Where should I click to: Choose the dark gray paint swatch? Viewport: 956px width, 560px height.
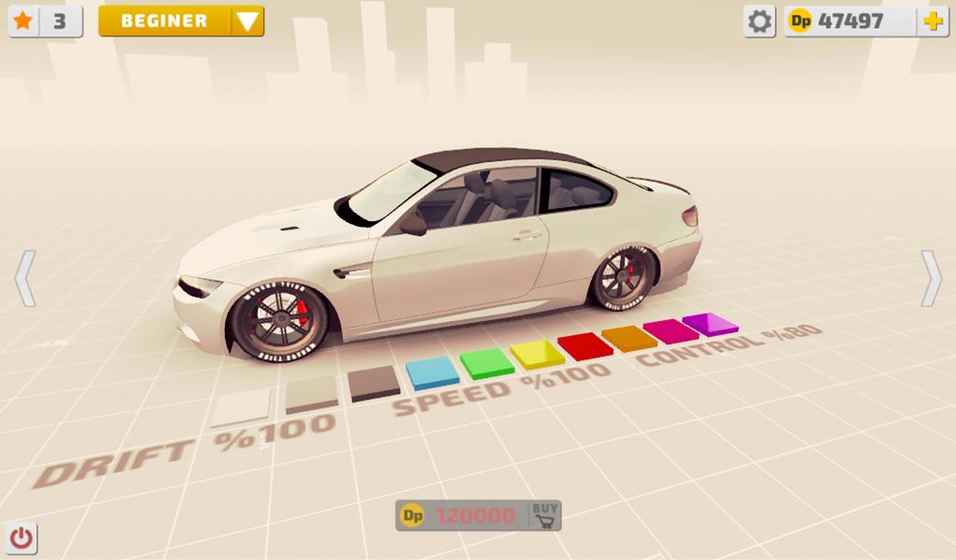click(x=374, y=382)
